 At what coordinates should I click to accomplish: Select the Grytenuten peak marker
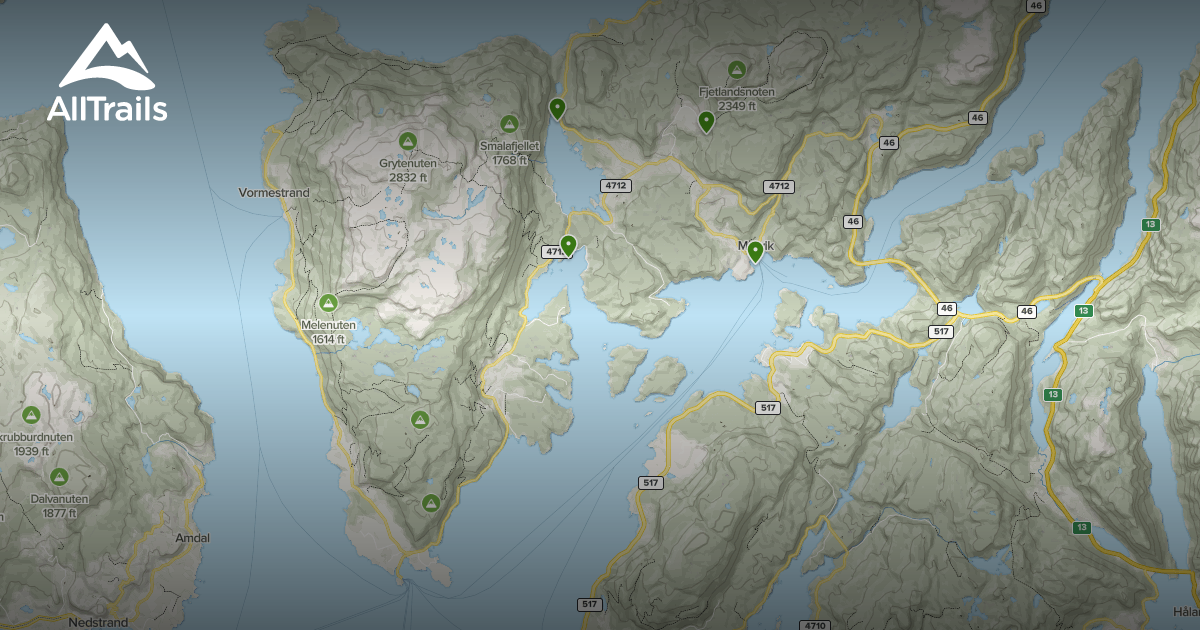point(407,140)
